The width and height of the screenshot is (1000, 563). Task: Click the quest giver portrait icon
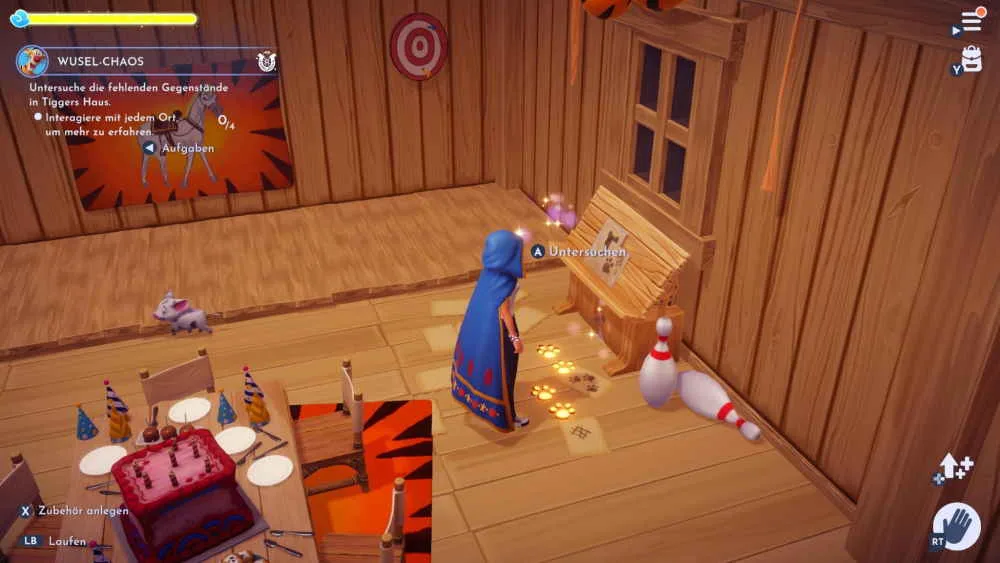tap(32, 61)
